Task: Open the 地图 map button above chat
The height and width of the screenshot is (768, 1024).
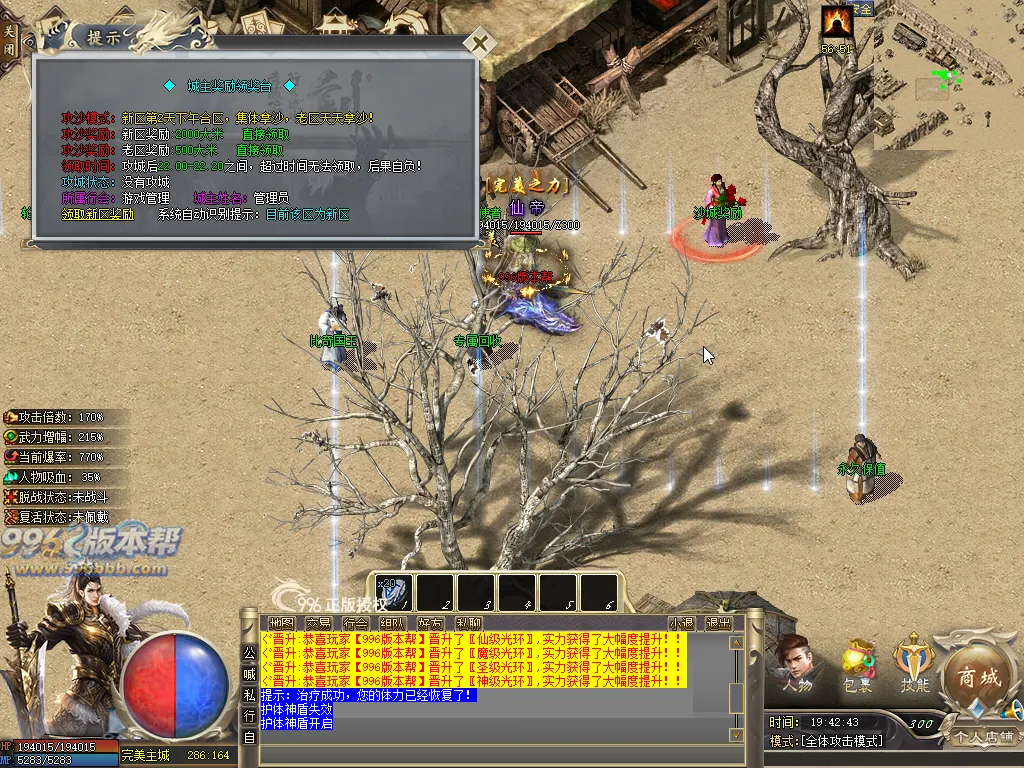Action: (281, 623)
